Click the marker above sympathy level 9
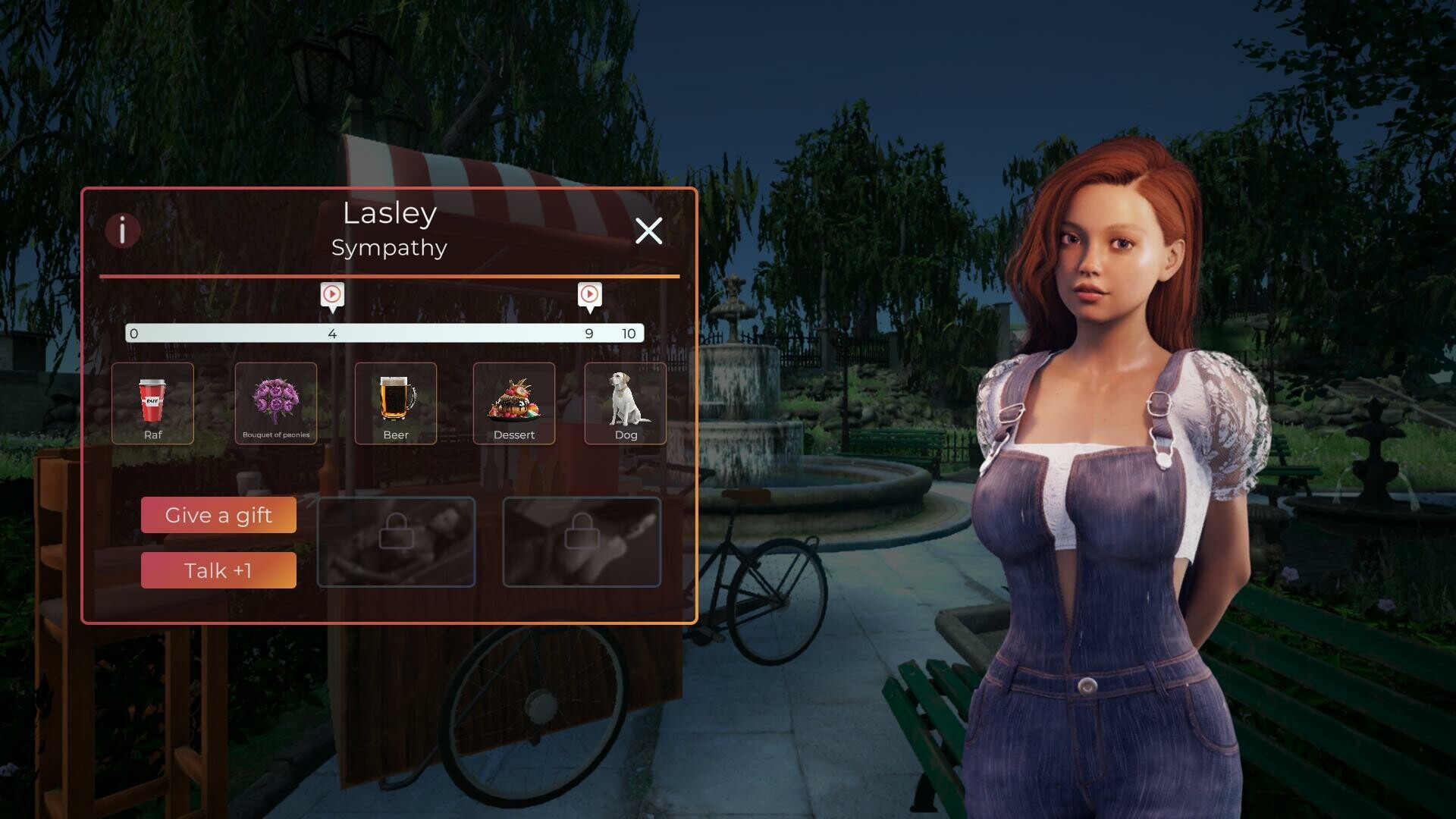This screenshot has width=1456, height=819. pyautogui.click(x=589, y=296)
